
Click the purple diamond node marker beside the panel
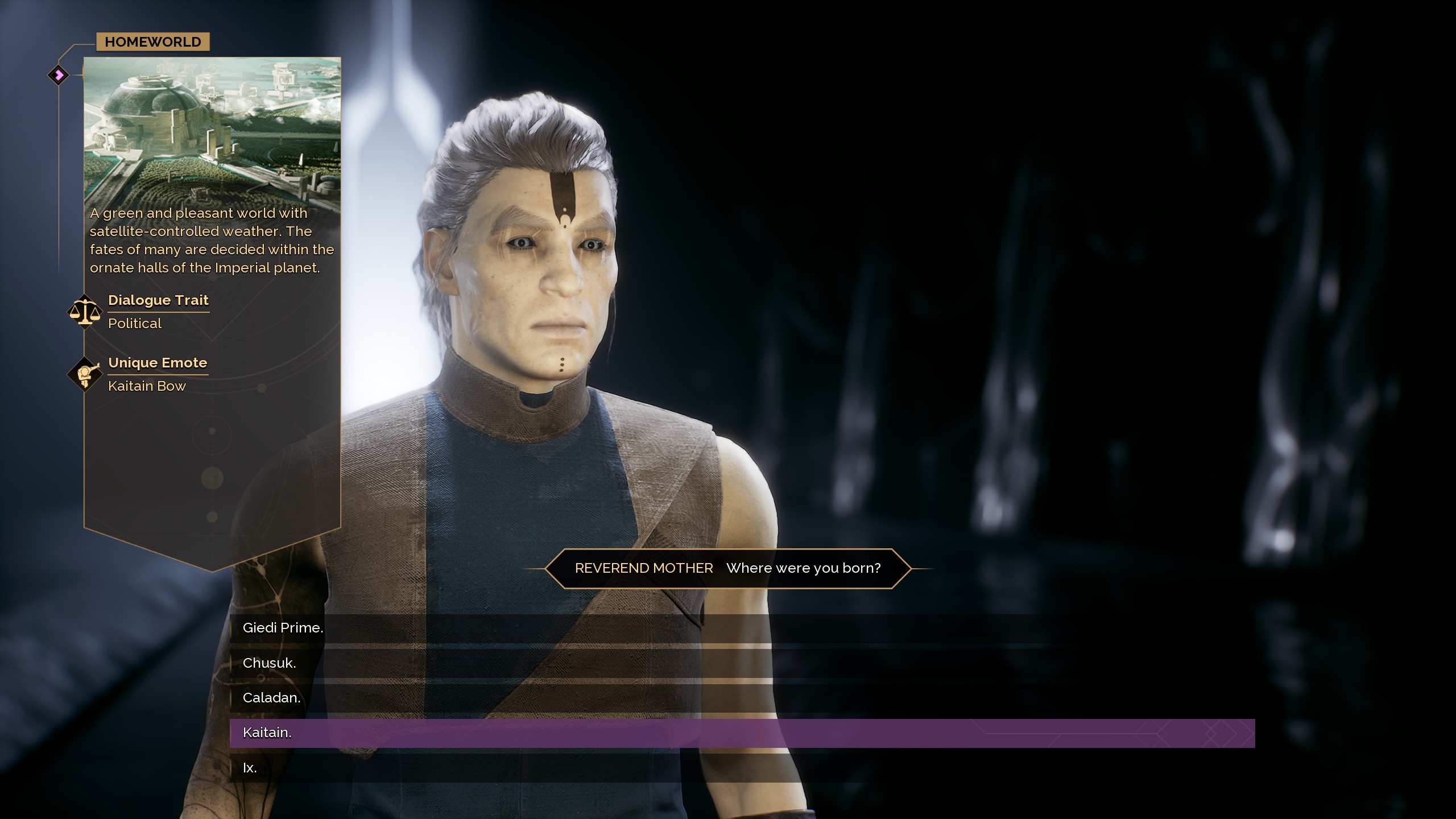57,74
